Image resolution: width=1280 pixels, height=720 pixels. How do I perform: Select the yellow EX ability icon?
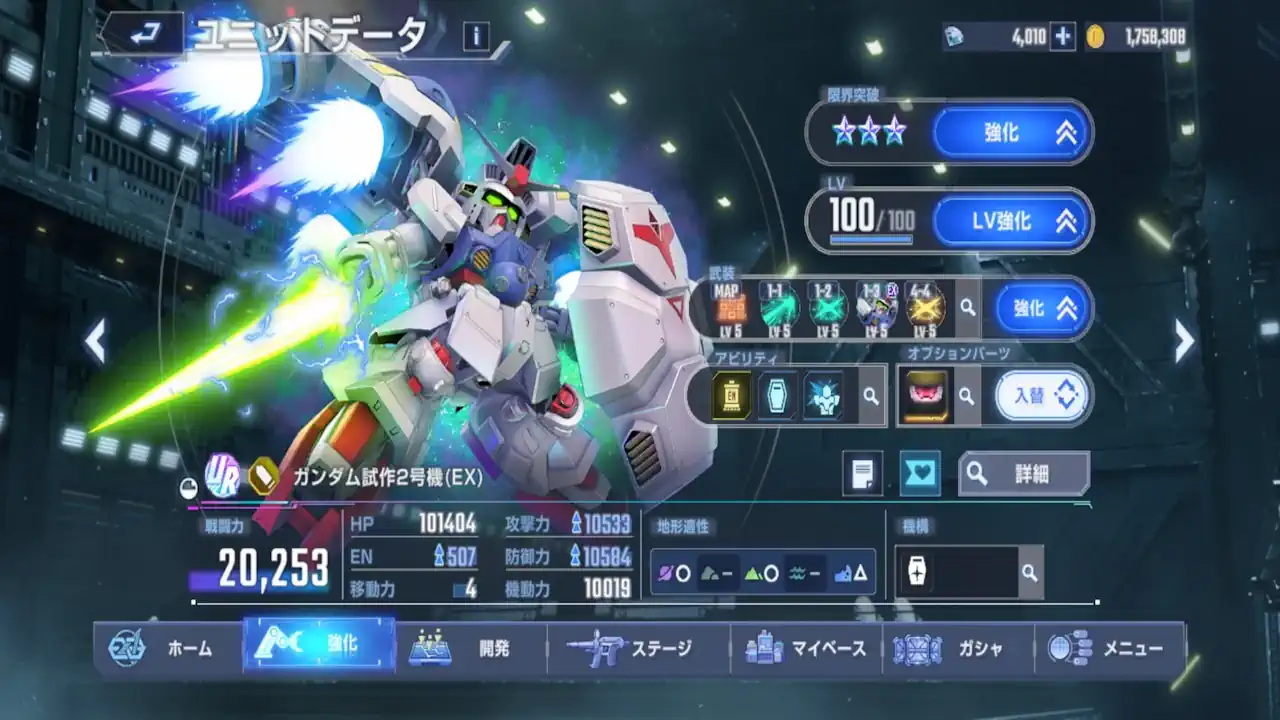(732, 396)
